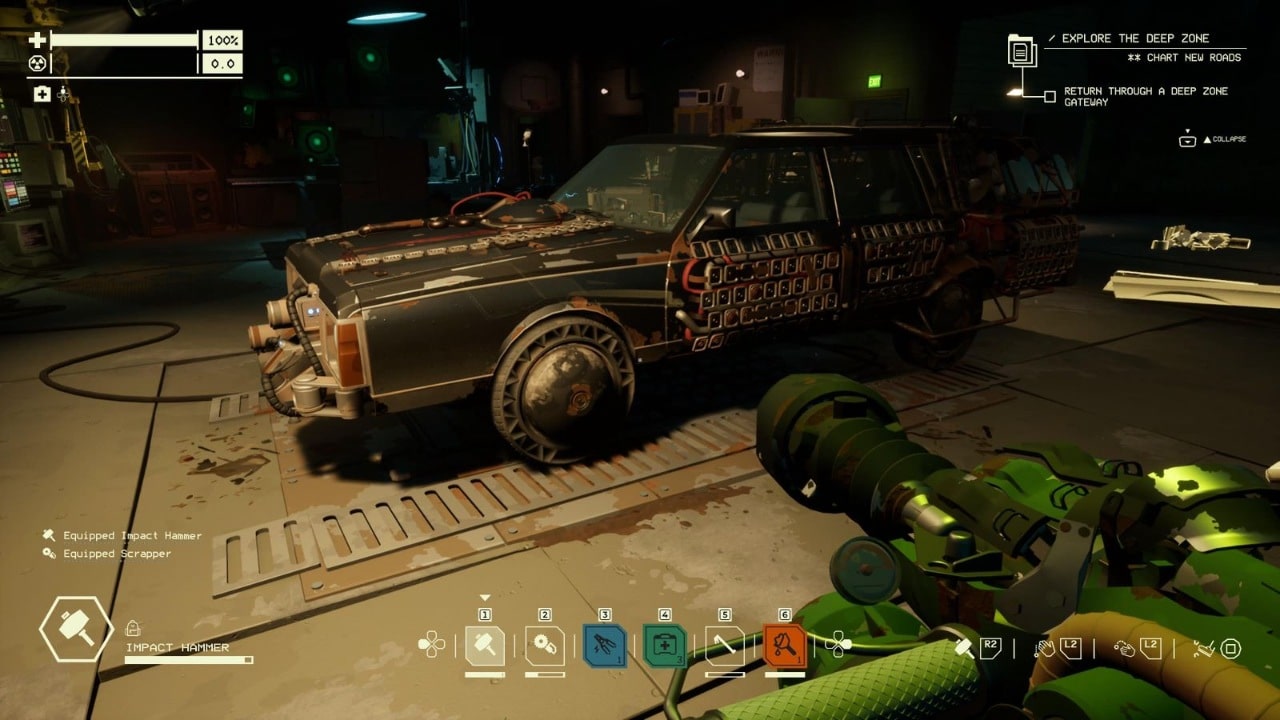Screen dimensions: 1280x720
Task: Select the green medkit hotbar slot
Action: [665, 645]
